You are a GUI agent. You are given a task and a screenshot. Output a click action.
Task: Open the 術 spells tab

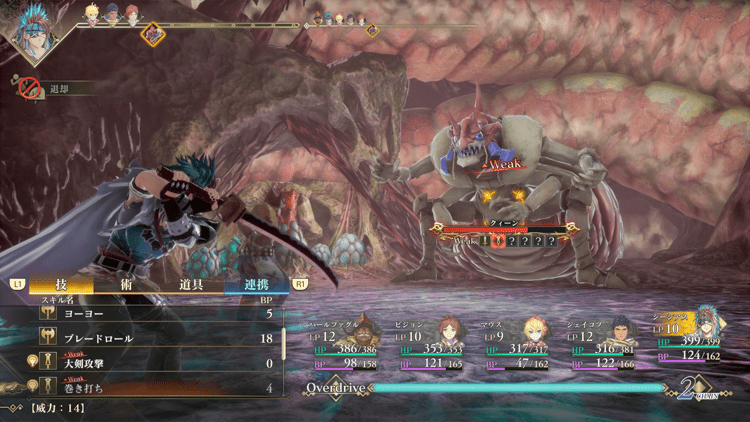pyautogui.click(x=127, y=285)
